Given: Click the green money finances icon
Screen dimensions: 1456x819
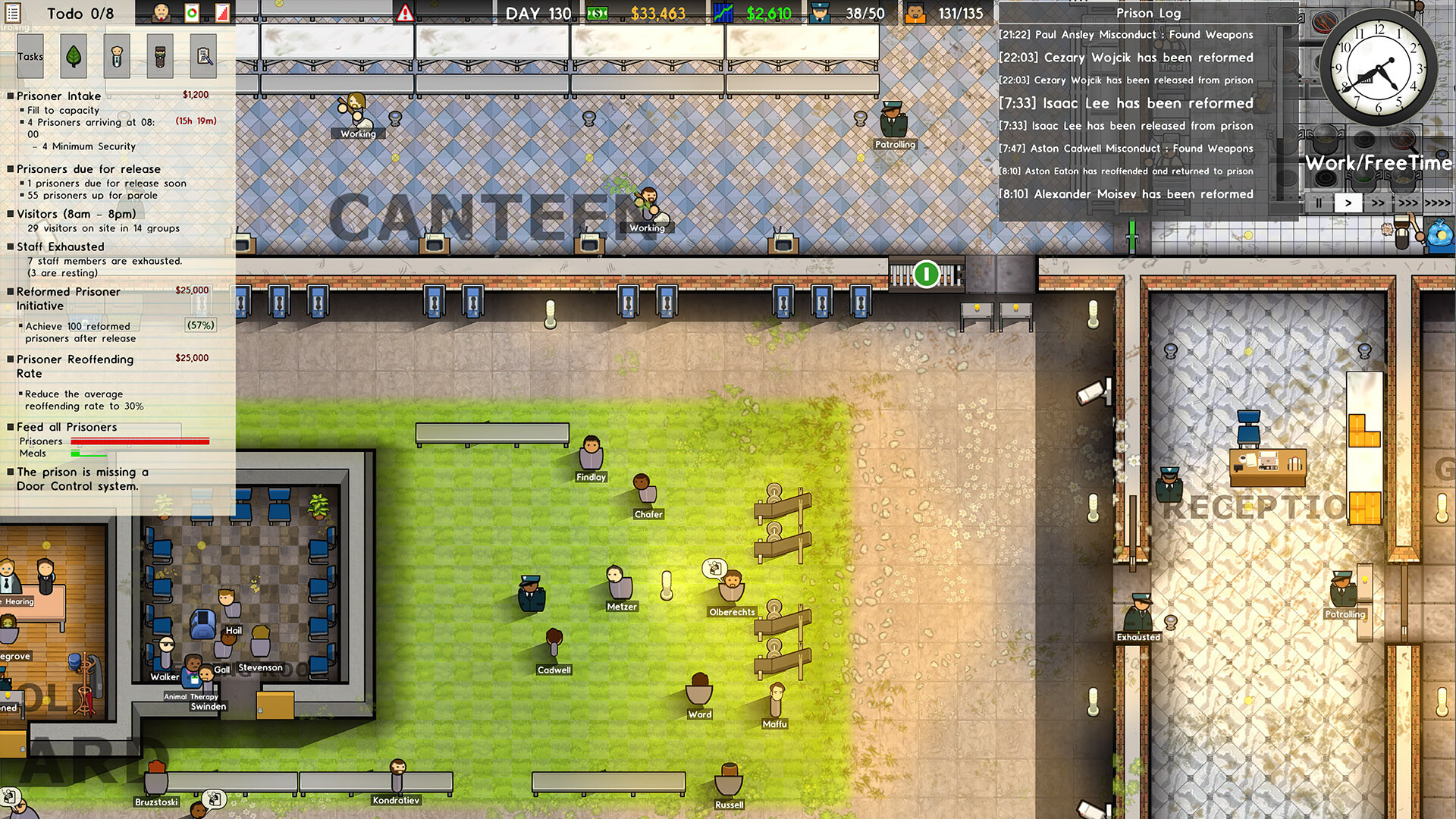Looking at the screenshot, I should click(x=597, y=13).
